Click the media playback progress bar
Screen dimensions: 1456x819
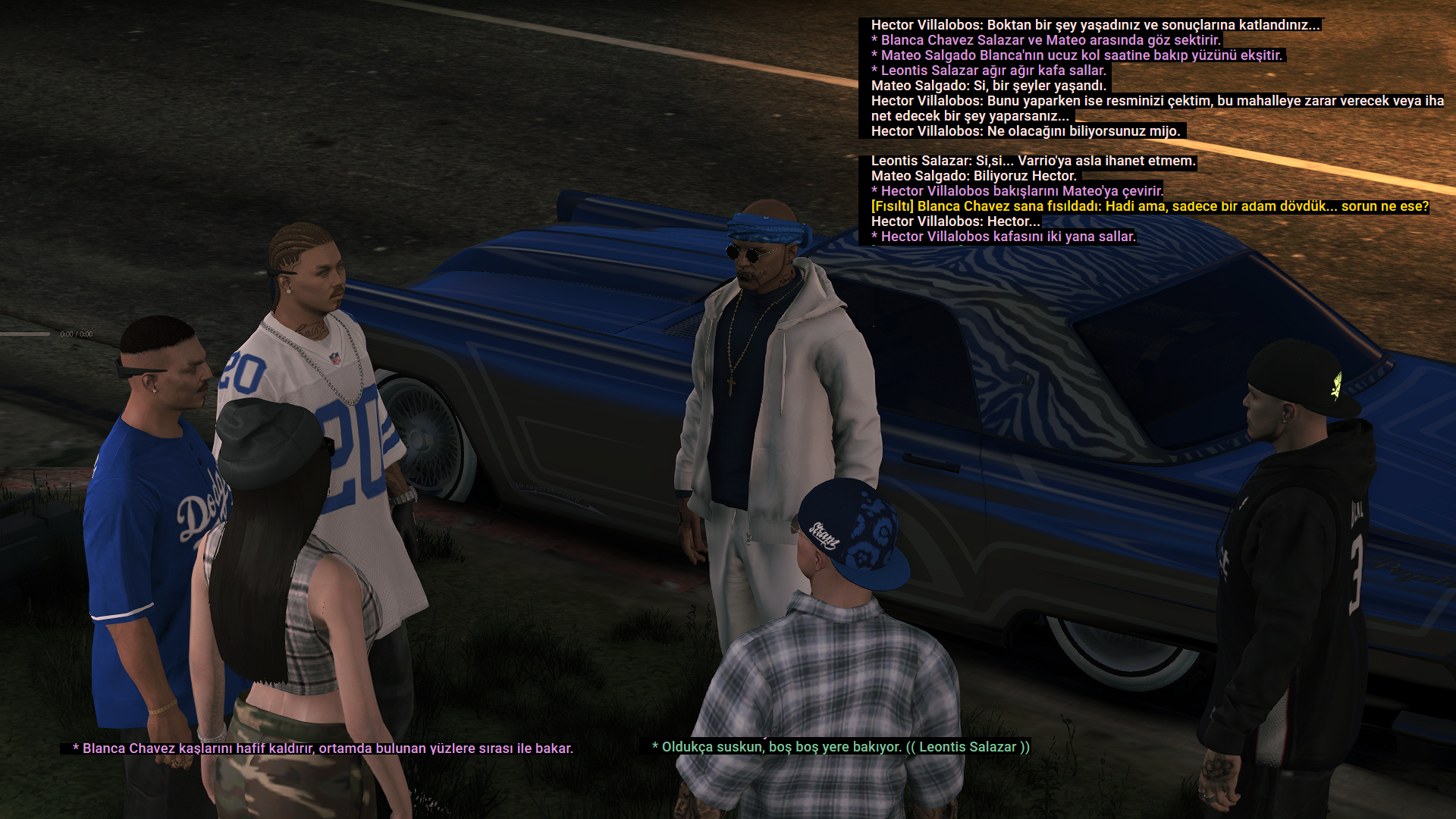26,334
